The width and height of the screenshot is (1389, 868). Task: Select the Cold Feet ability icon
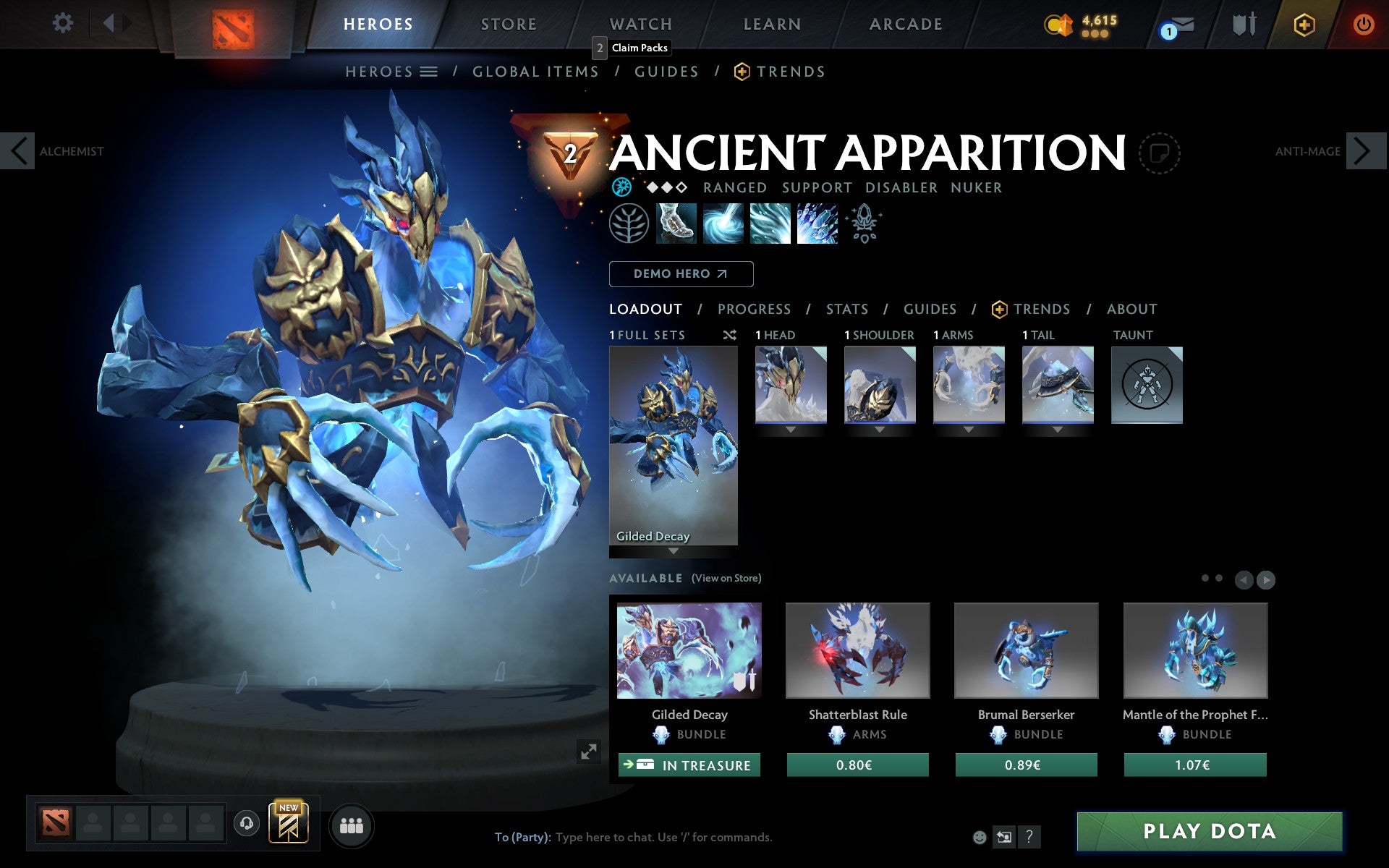click(x=676, y=225)
